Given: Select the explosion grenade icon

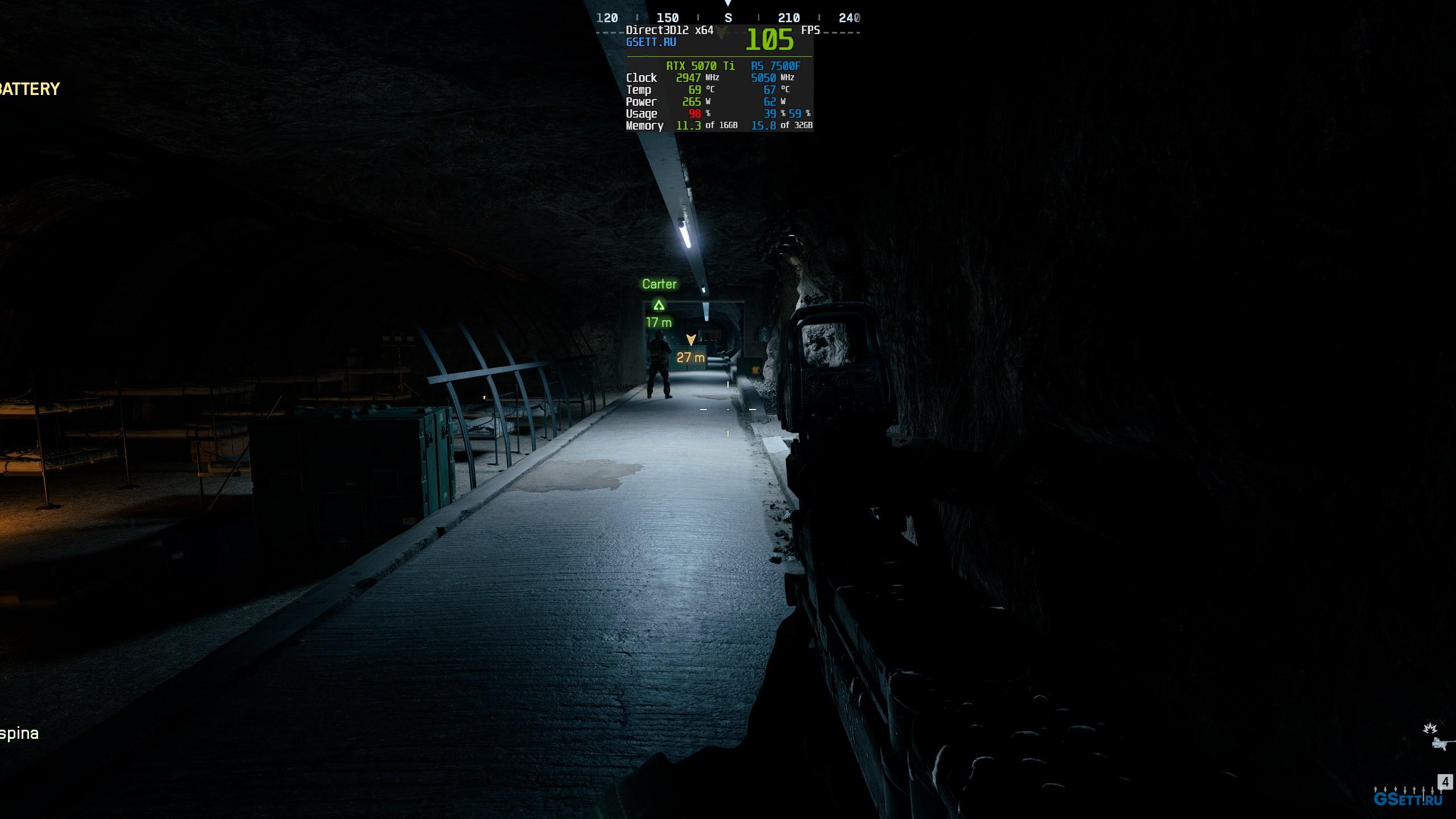Looking at the screenshot, I should pyautogui.click(x=1429, y=729).
